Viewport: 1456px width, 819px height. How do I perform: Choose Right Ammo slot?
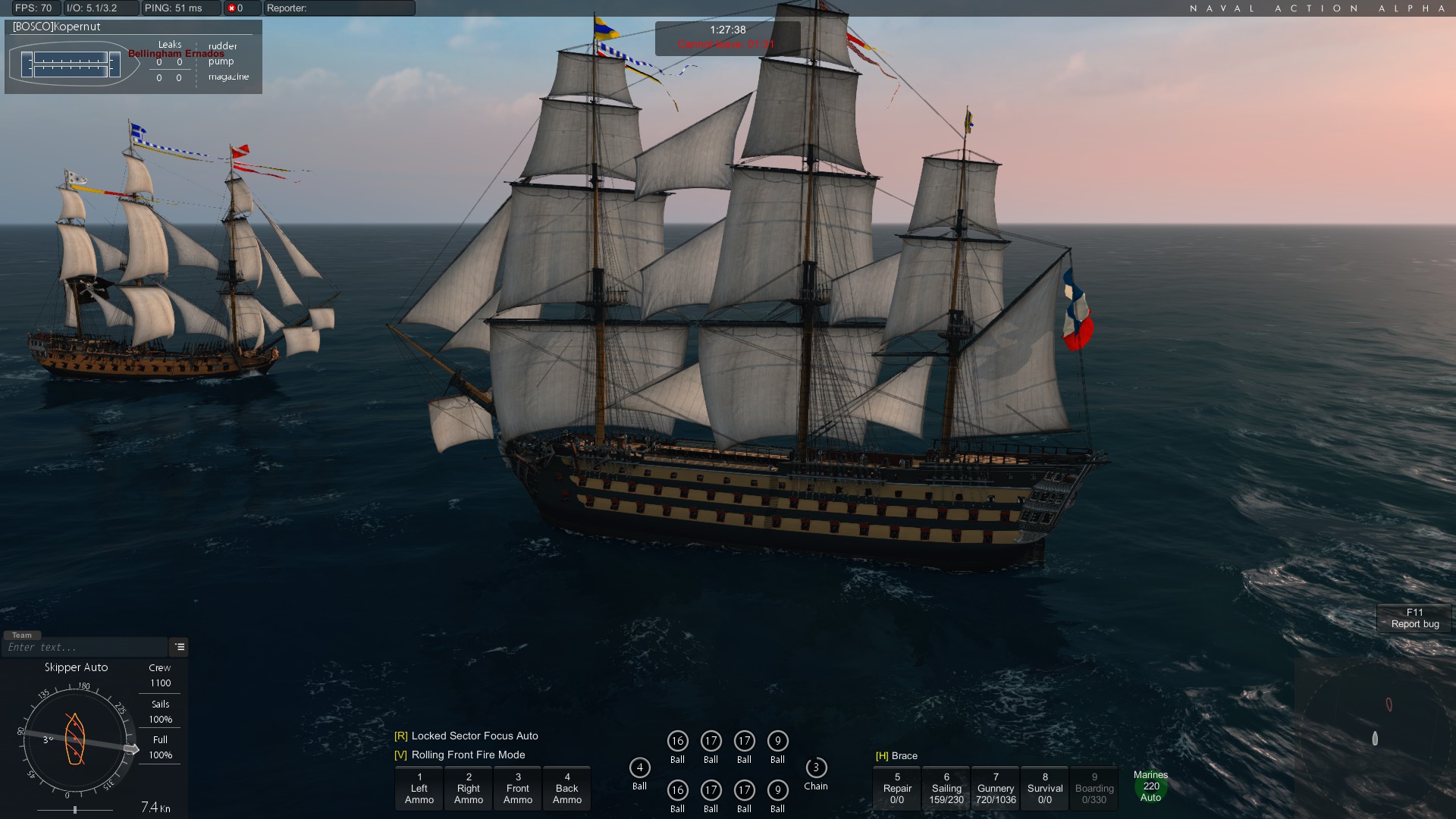(469, 789)
